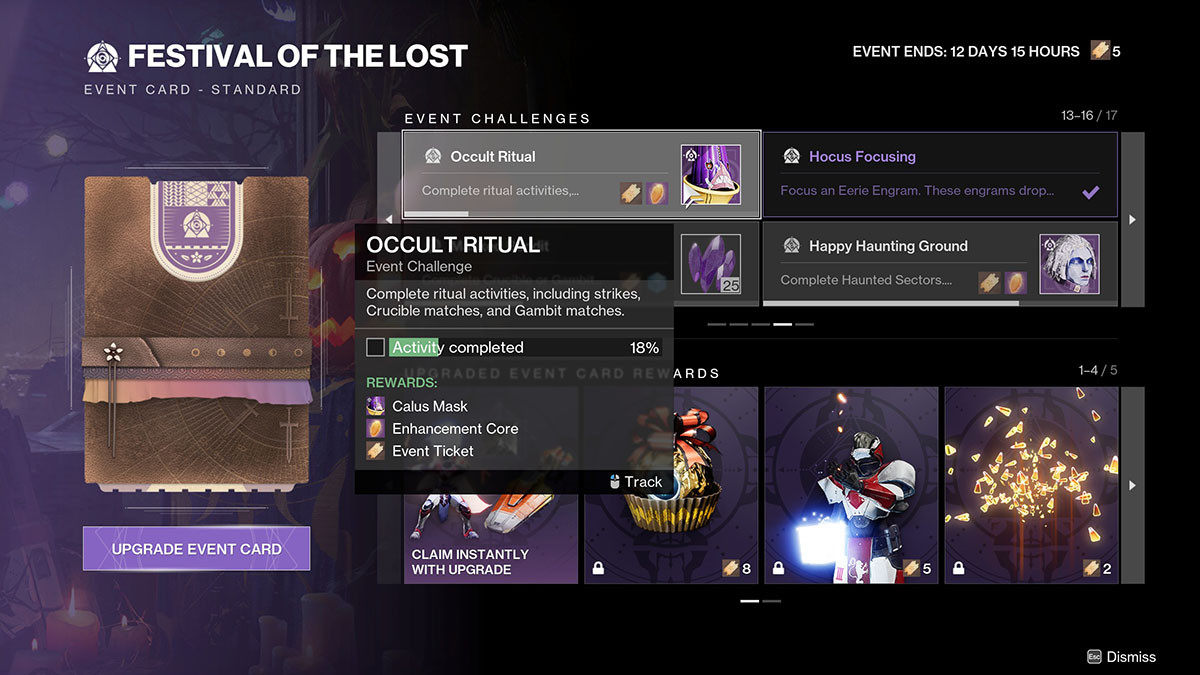Select the Occult Ritual event challenge
1200x675 pixels.
(581, 174)
